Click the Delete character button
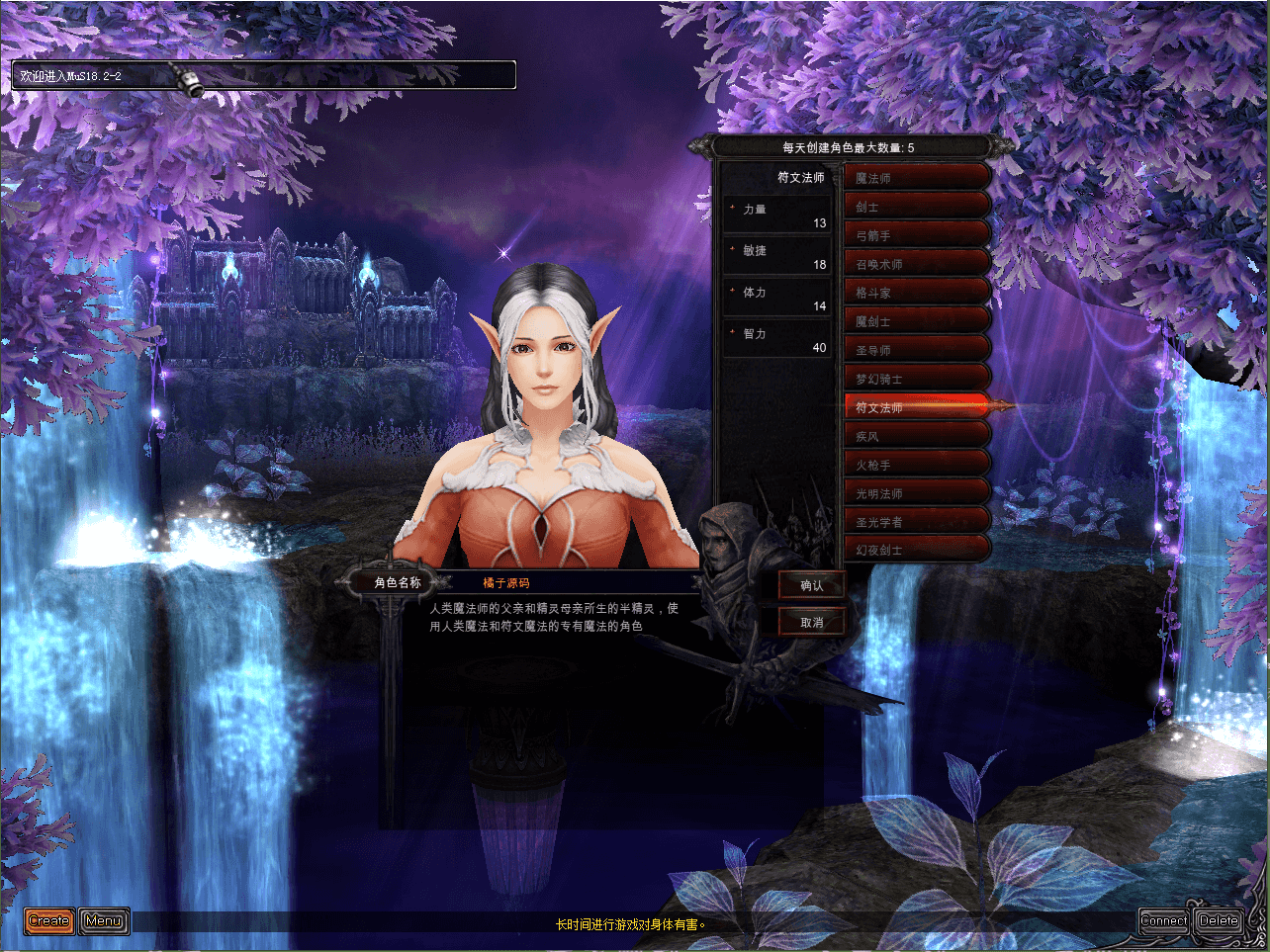This screenshot has height=952, width=1270. 1219,921
